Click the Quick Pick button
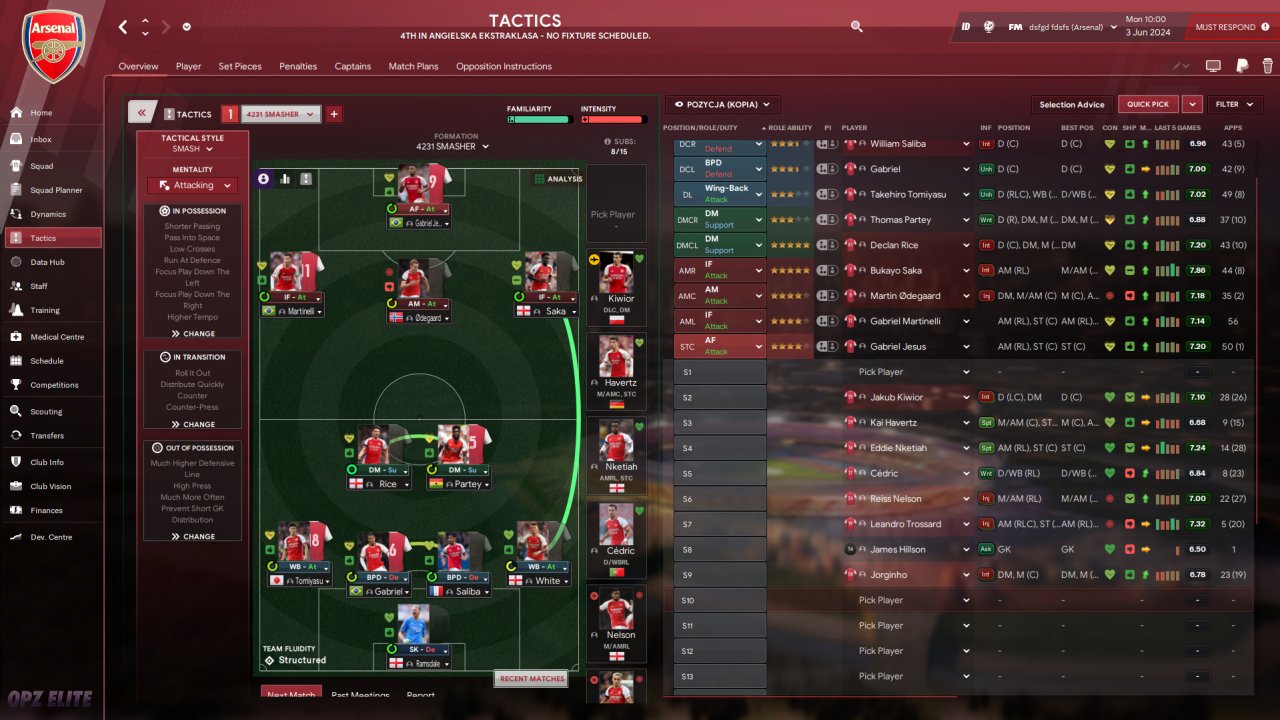 1147,104
